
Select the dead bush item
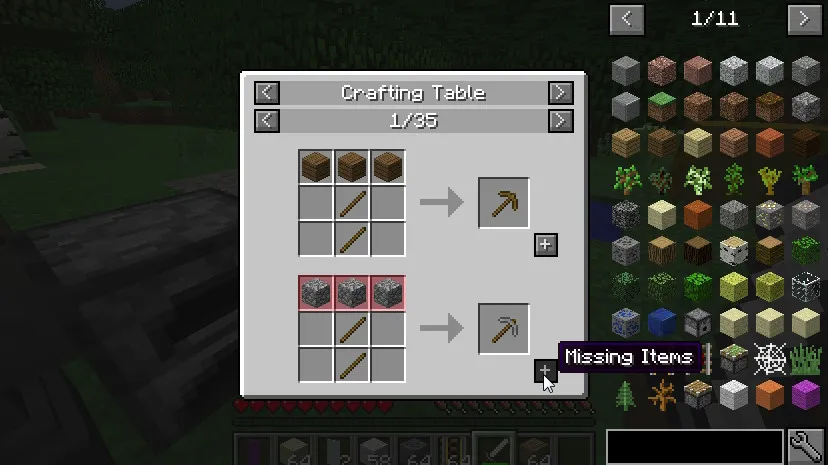click(x=662, y=394)
